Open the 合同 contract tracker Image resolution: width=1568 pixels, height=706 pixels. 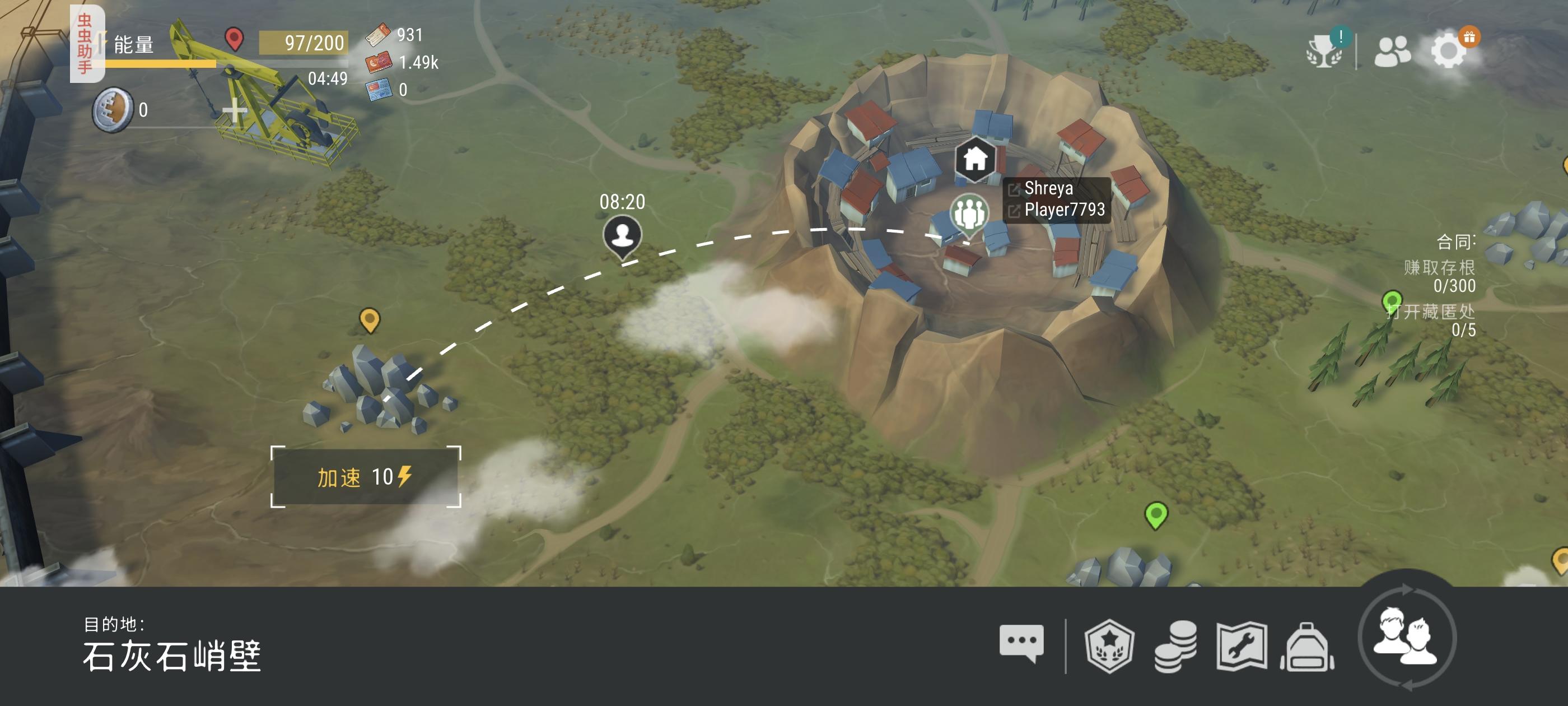pos(1455,243)
